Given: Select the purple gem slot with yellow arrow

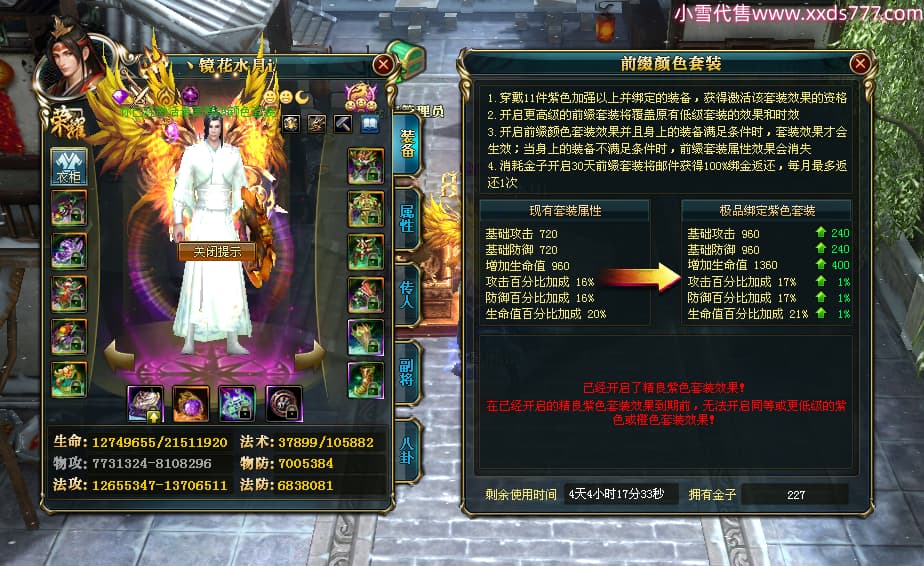Looking at the screenshot, I should pyautogui.click(x=145, y=403).
